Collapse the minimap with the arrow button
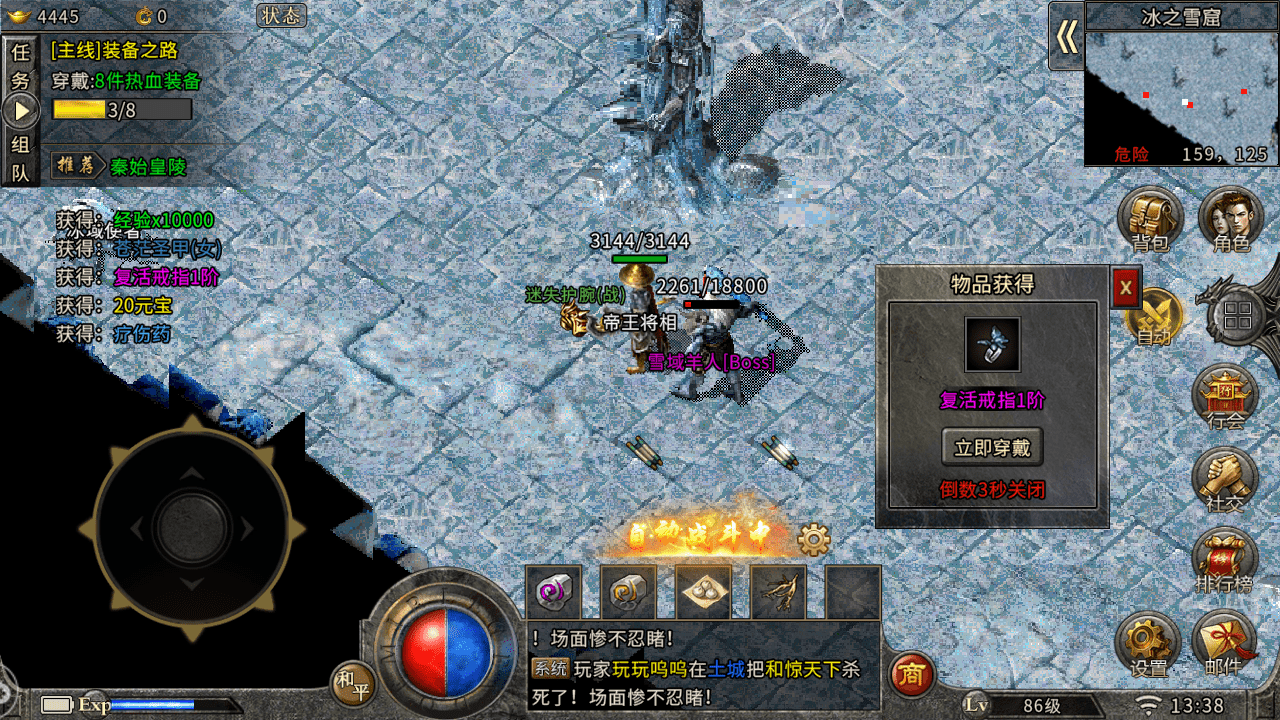Screen dimensions: 1280x720 1066,37
